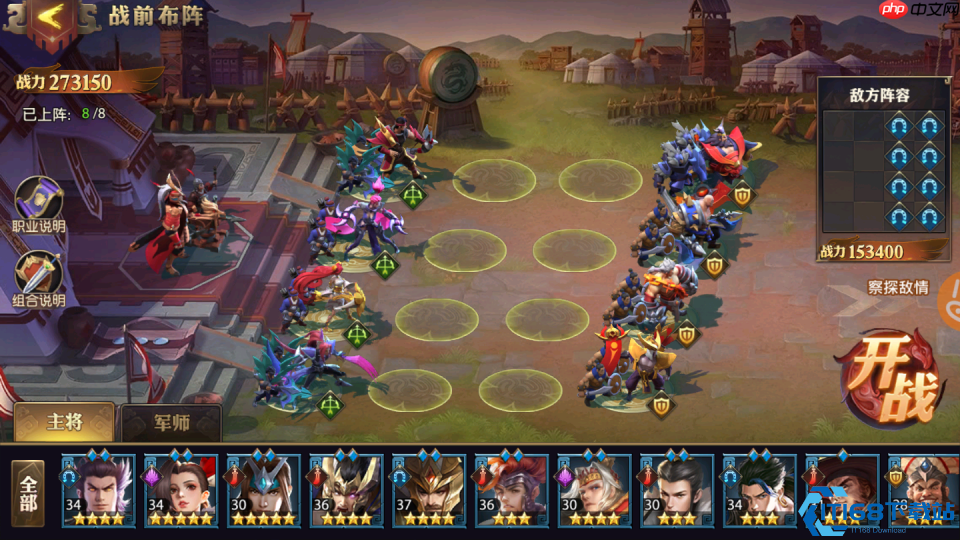The image size is (960, 540).
Task: Switch to the 主将 tab
Action: (x=65, y=423)
